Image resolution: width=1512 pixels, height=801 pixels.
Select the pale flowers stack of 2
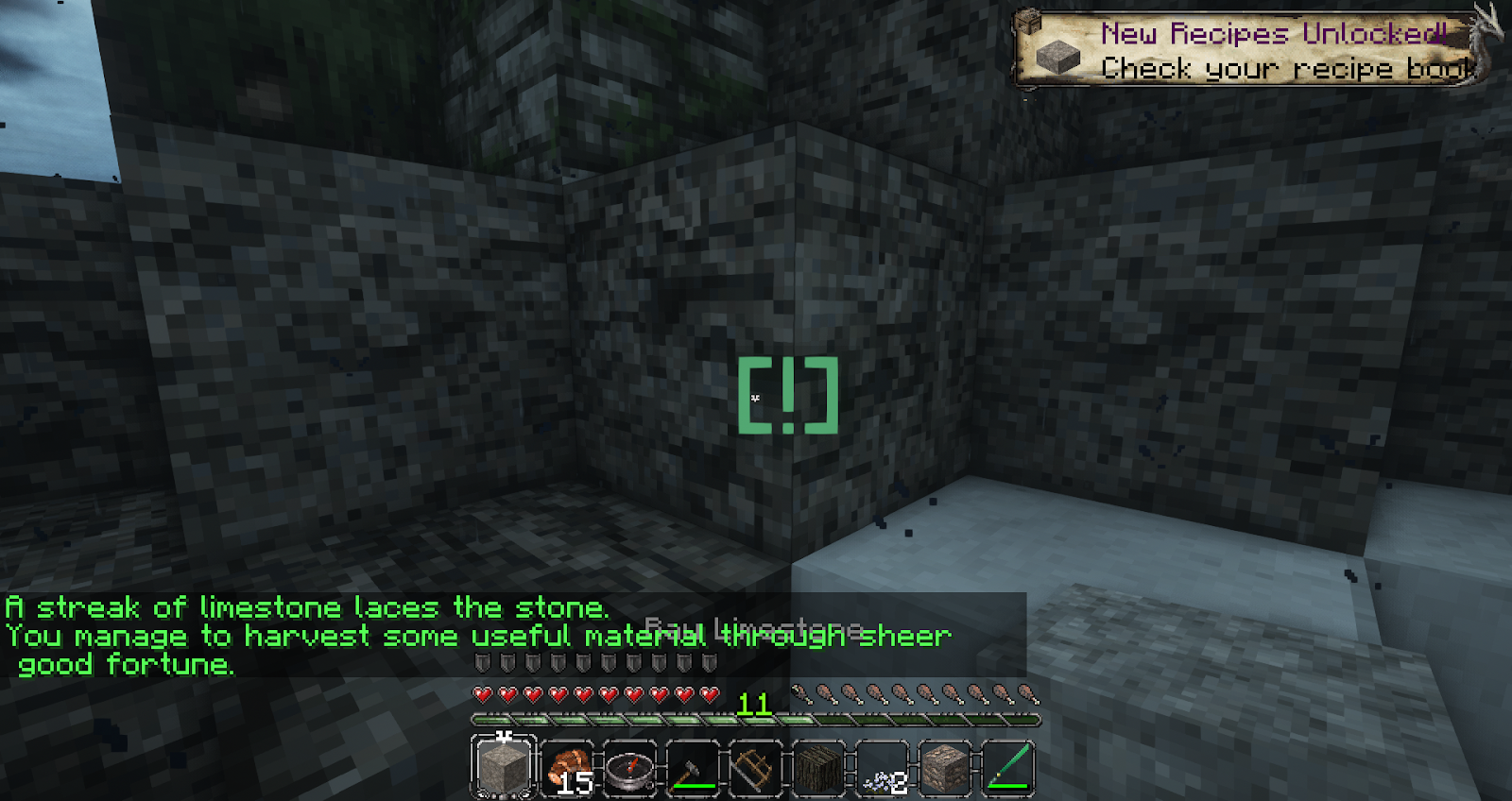click(x=883, y=767)
